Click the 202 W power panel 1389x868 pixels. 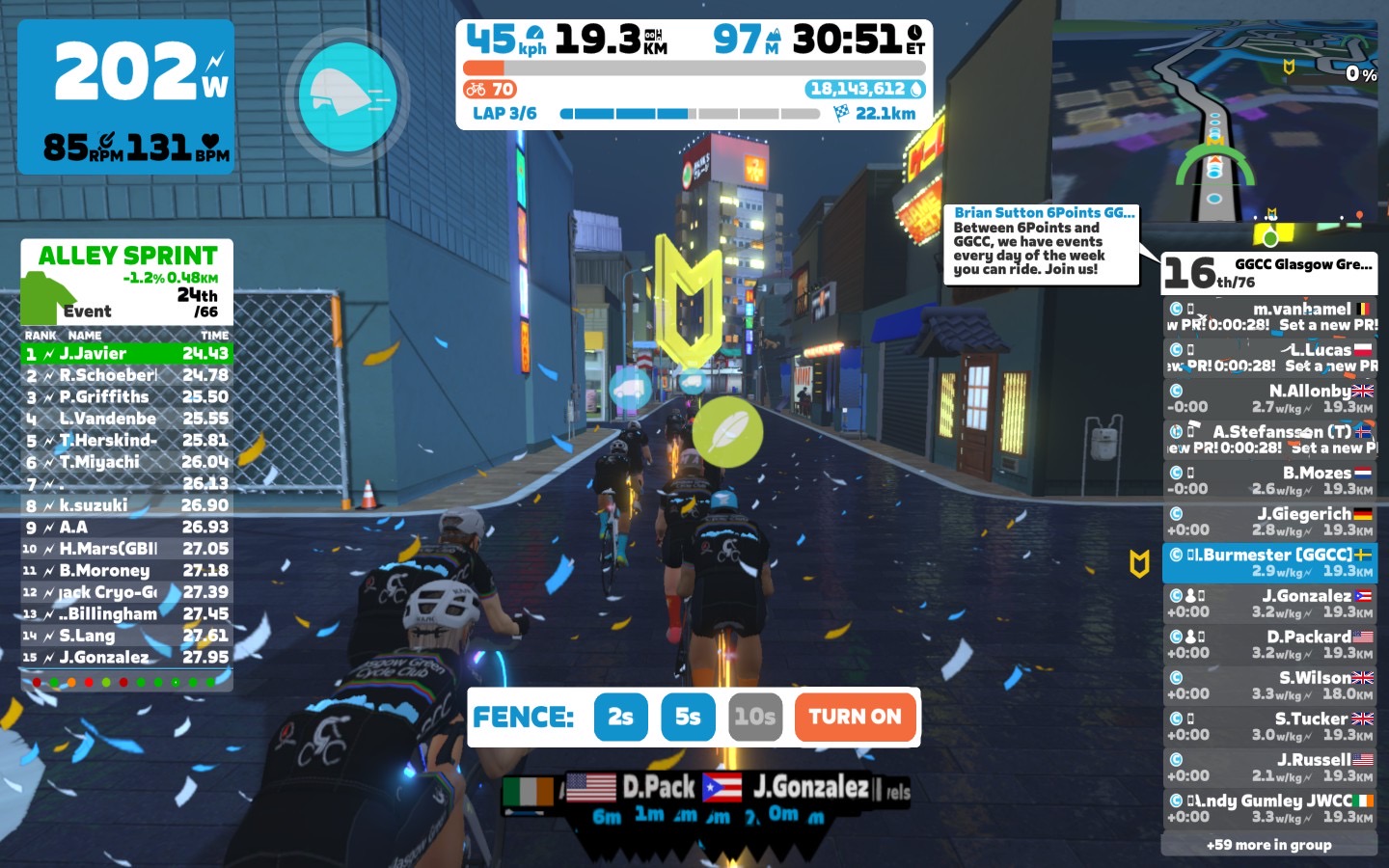click(125, 96)
